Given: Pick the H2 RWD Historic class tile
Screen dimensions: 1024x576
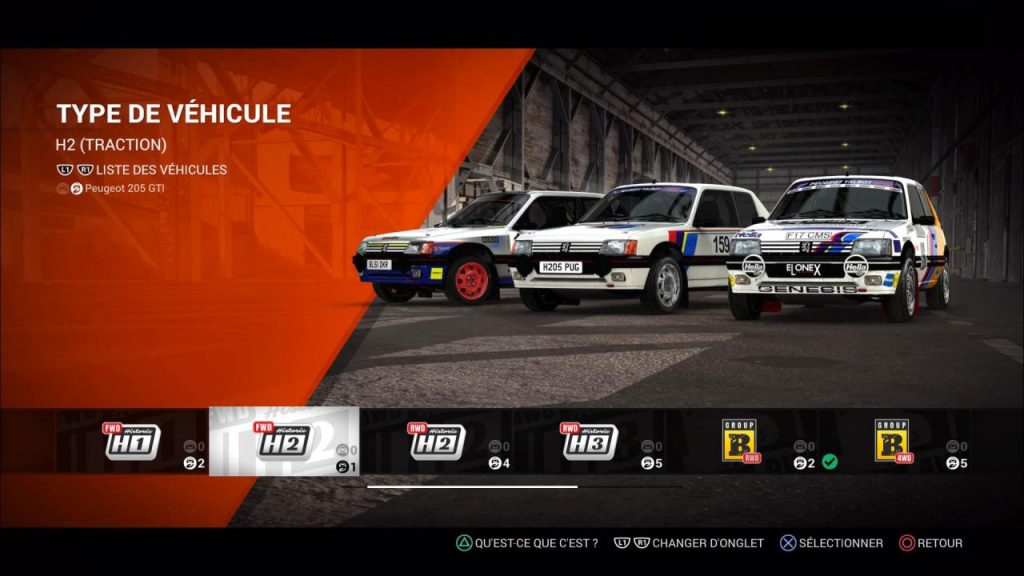Looking at the screenshot, I should coord(437,442).
